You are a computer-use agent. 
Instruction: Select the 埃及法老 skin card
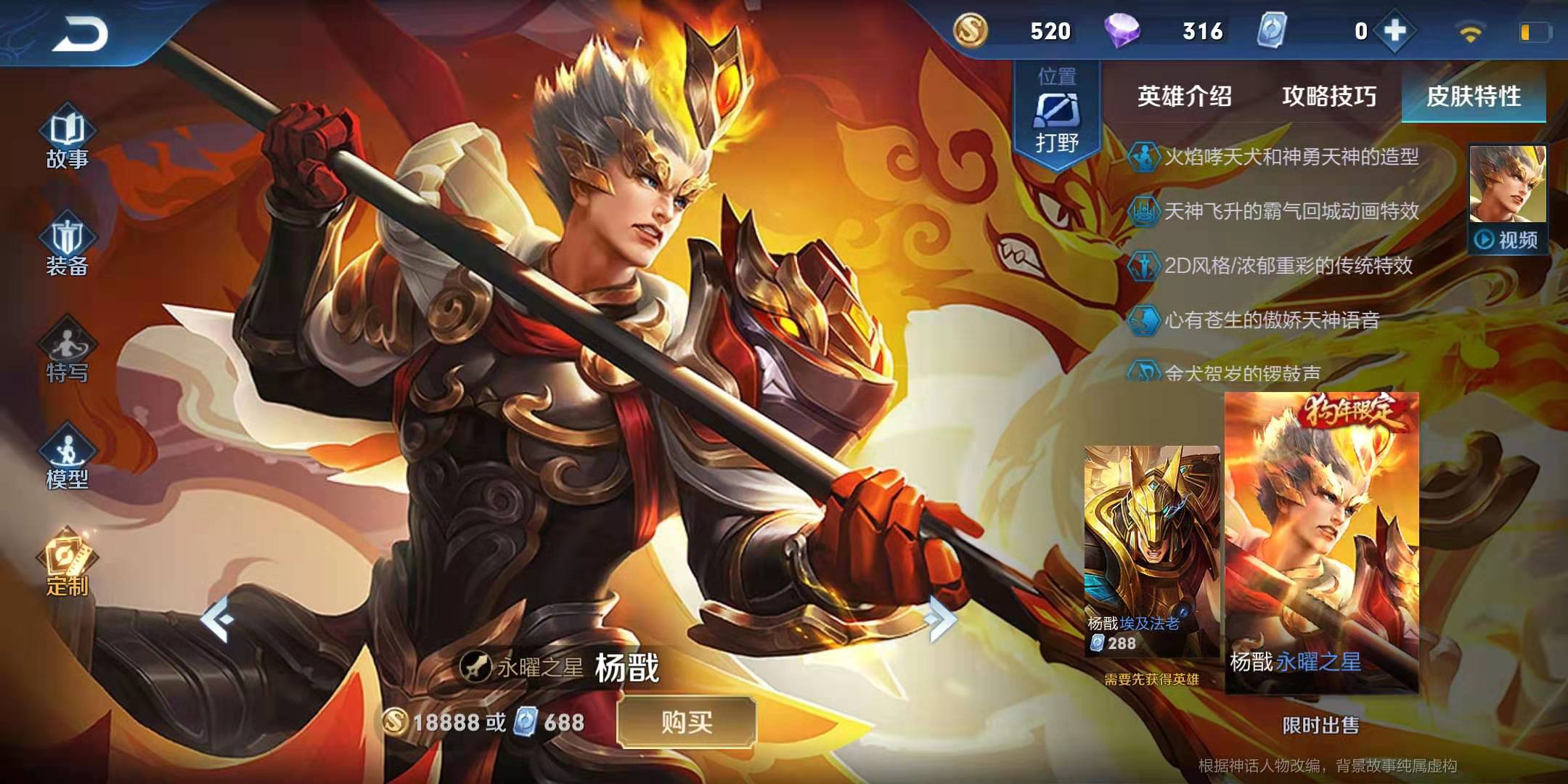tap(1151, 552)
